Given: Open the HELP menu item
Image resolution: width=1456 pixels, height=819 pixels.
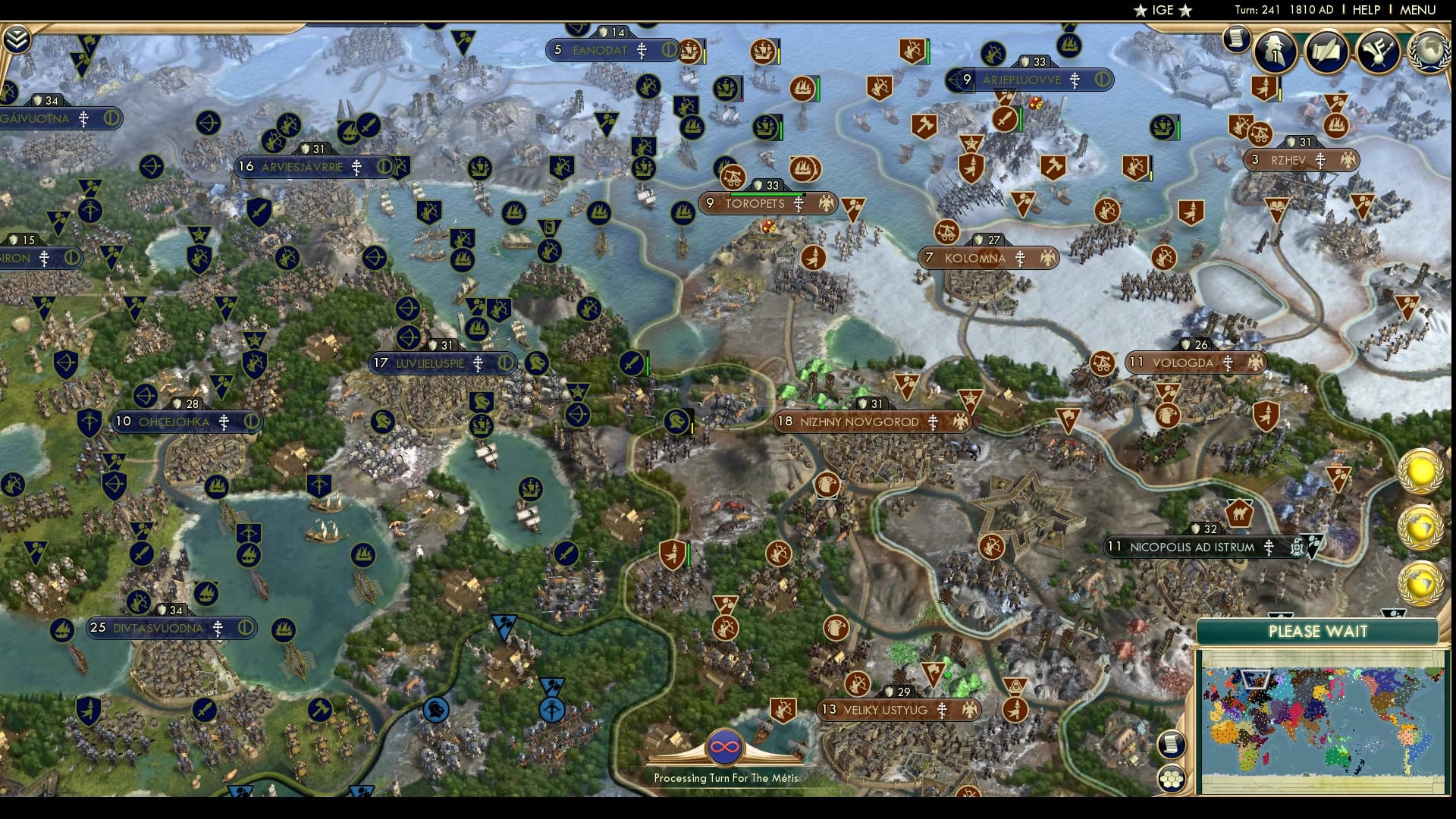Looking at the screenshot, I should 1365,10.
